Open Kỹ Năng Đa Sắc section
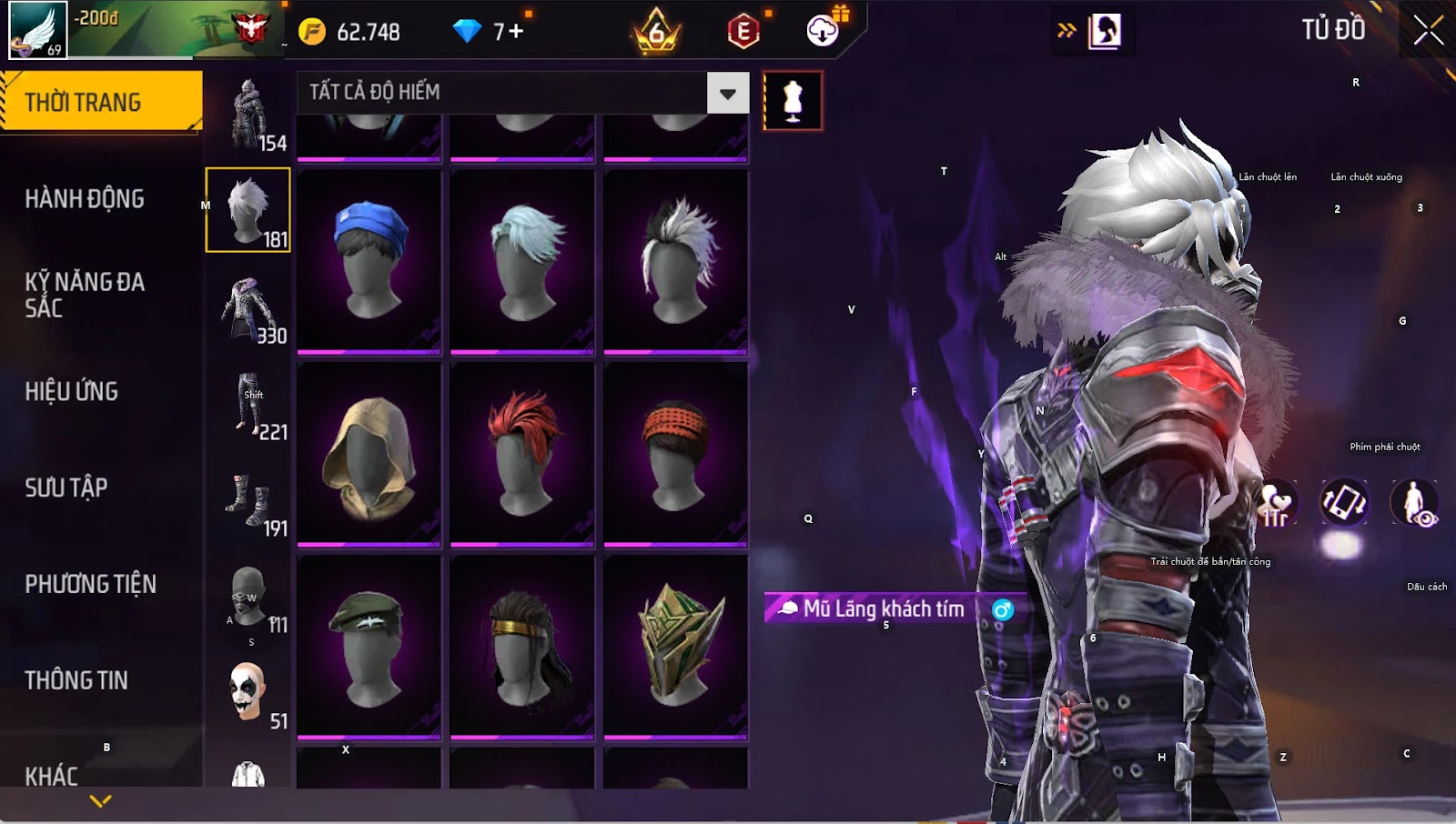This screenshot has width=1456, height=824. pyautogui.click(x=85, y=295)
